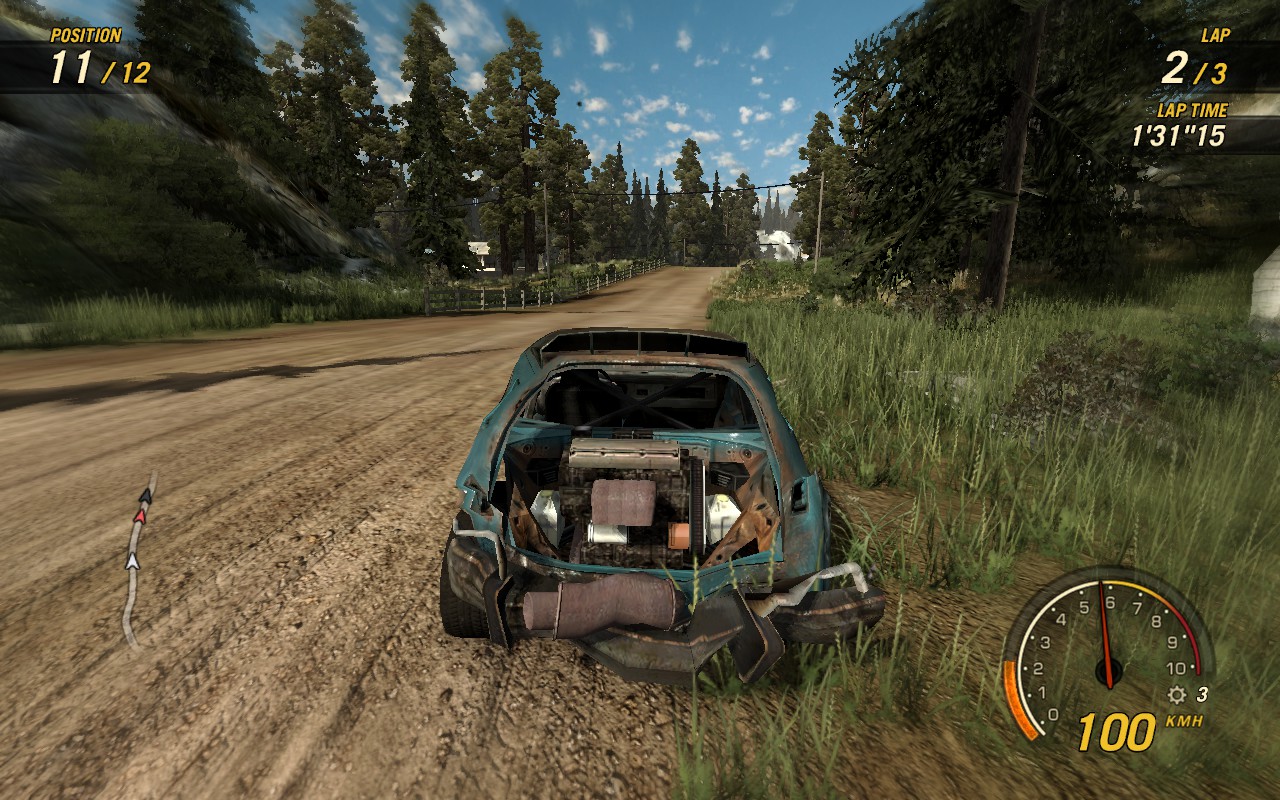Click the LAP TIME banner icon
The image size is (1280, 800).
click(1190, 113)
